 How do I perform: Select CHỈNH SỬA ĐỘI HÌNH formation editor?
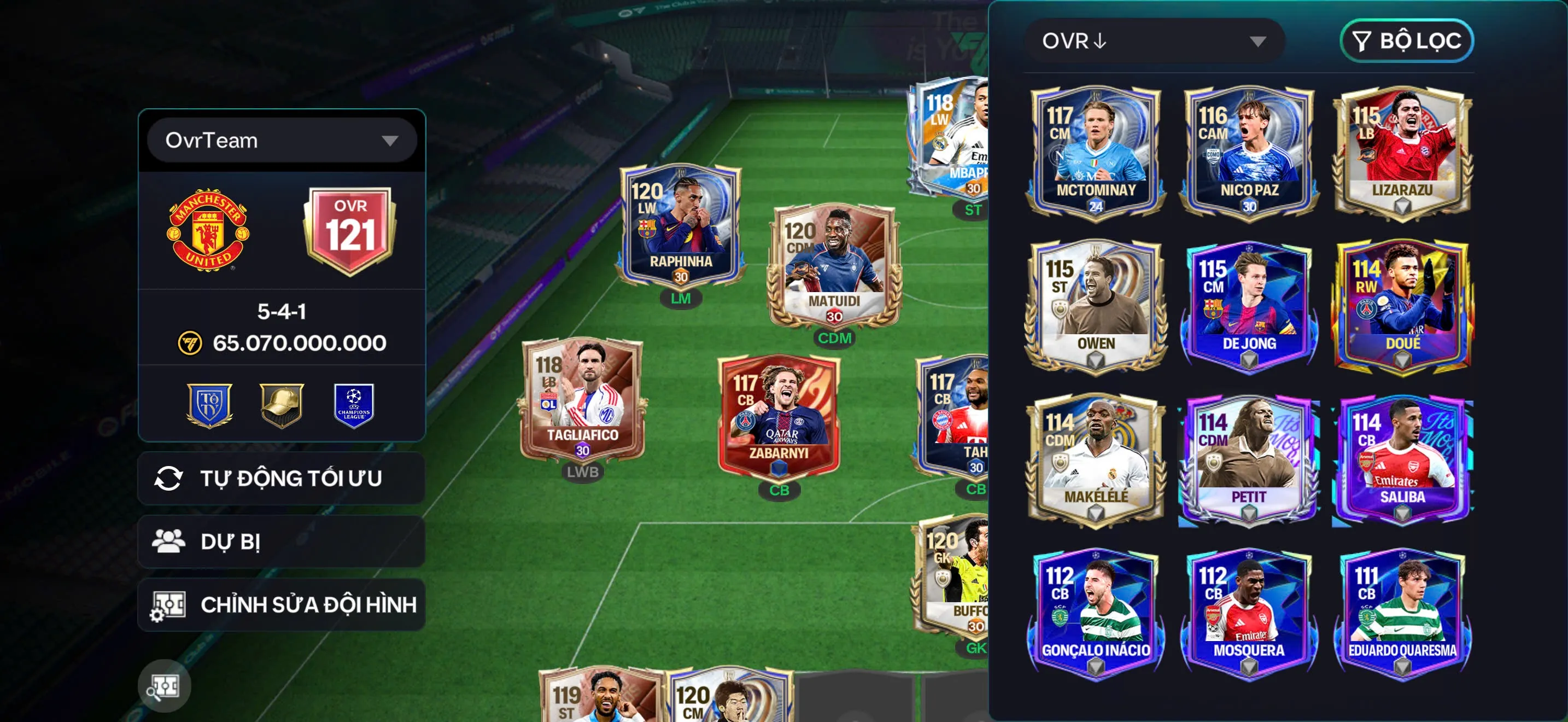(281, 604)
